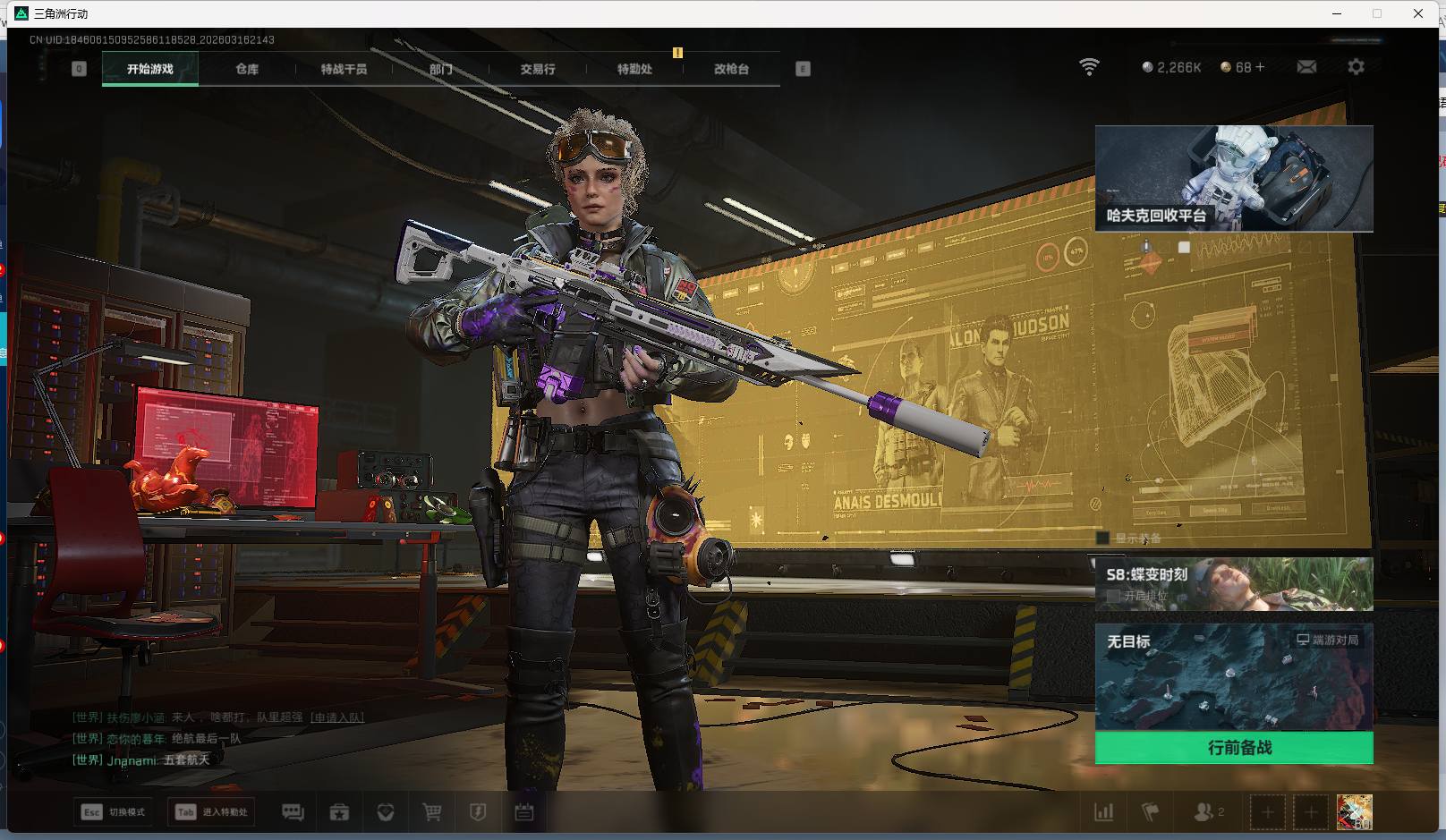Image resolution: width=1446 pixels, height=840 pixels.
Task: Open the mail envelope icon
Action: 1306,67
